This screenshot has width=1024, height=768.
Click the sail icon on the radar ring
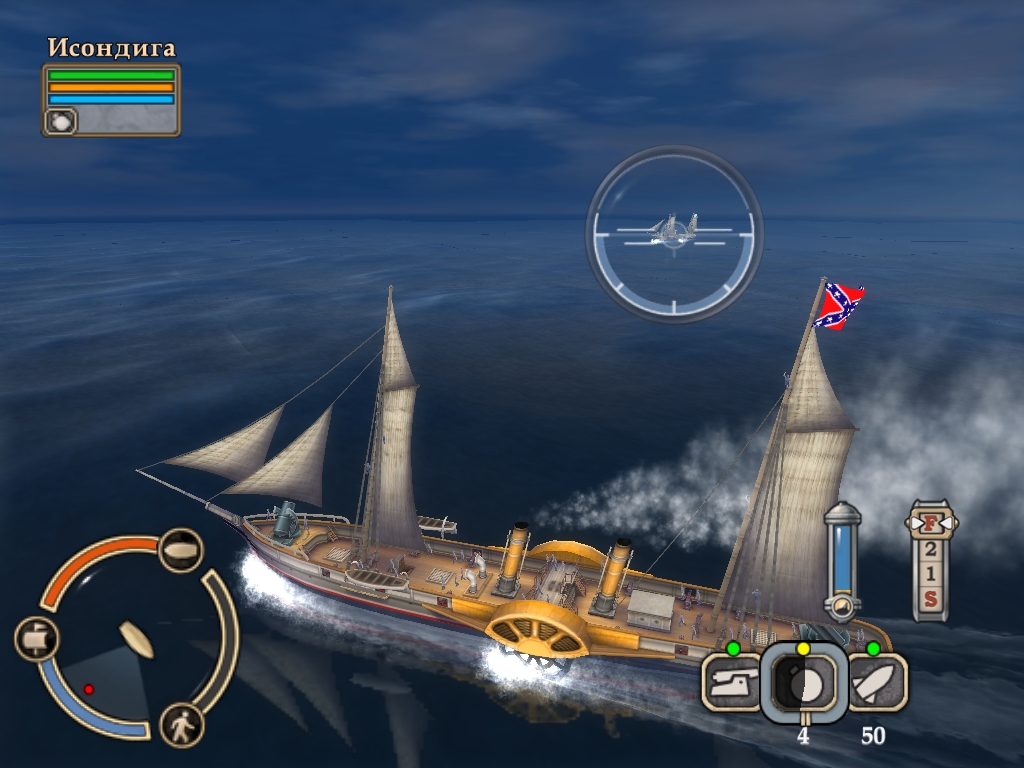(37, 638)
